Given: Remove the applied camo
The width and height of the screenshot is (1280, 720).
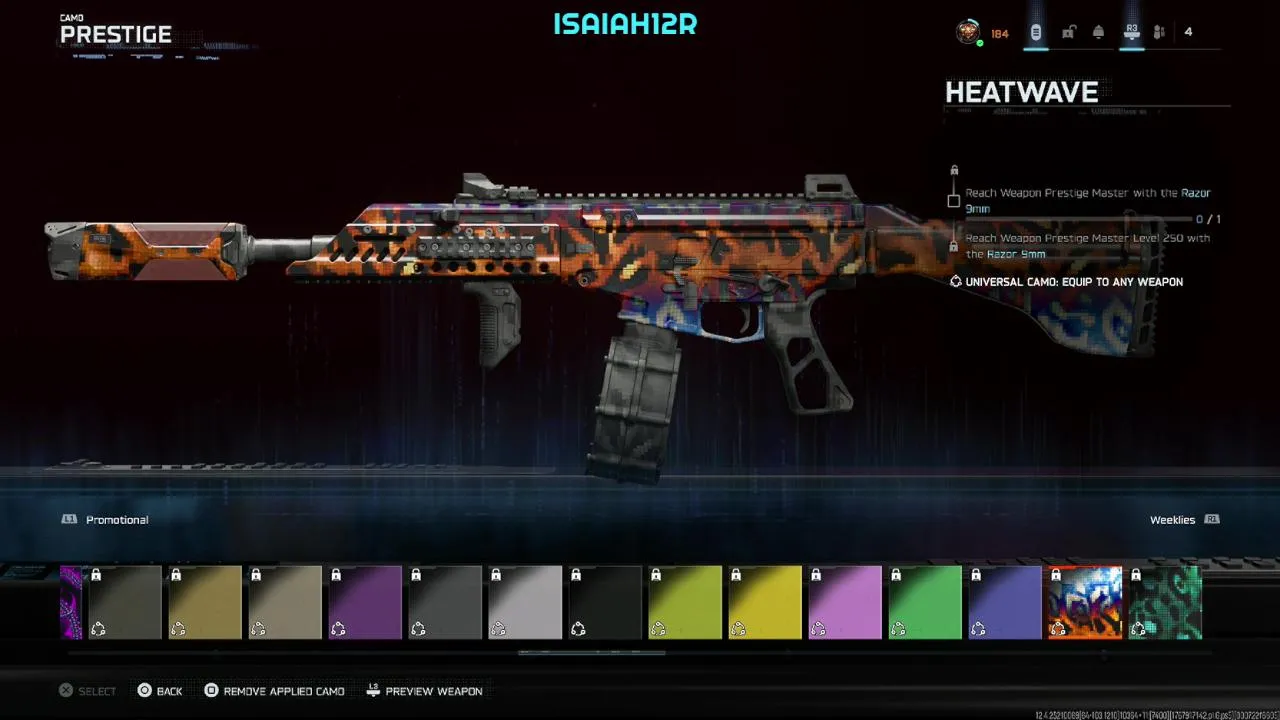Looking at the screenshot, I should (x=274, y=691).
